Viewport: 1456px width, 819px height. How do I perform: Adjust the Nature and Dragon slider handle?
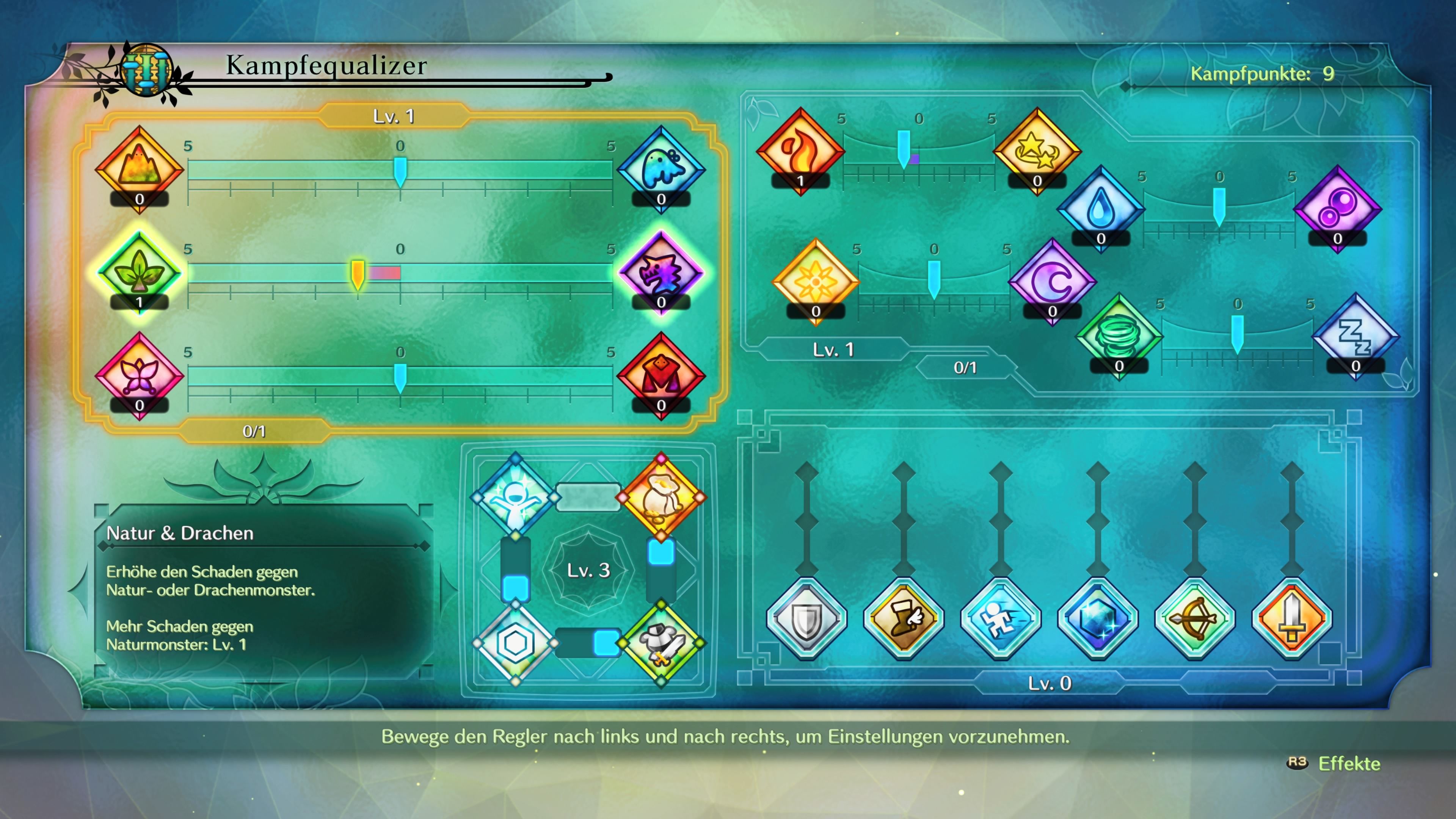tap(358, 275)
